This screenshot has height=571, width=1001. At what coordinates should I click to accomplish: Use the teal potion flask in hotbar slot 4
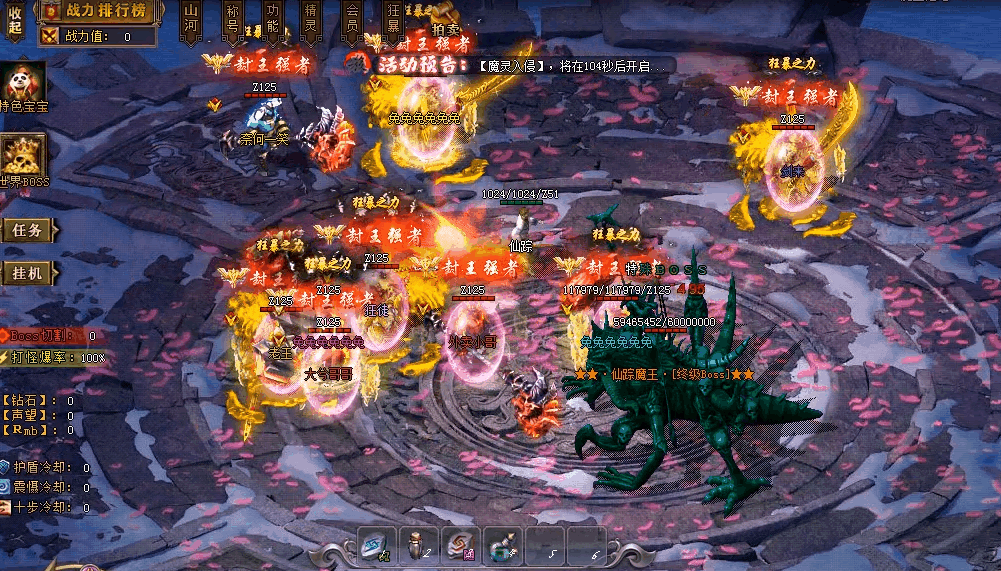pos(502,545)
